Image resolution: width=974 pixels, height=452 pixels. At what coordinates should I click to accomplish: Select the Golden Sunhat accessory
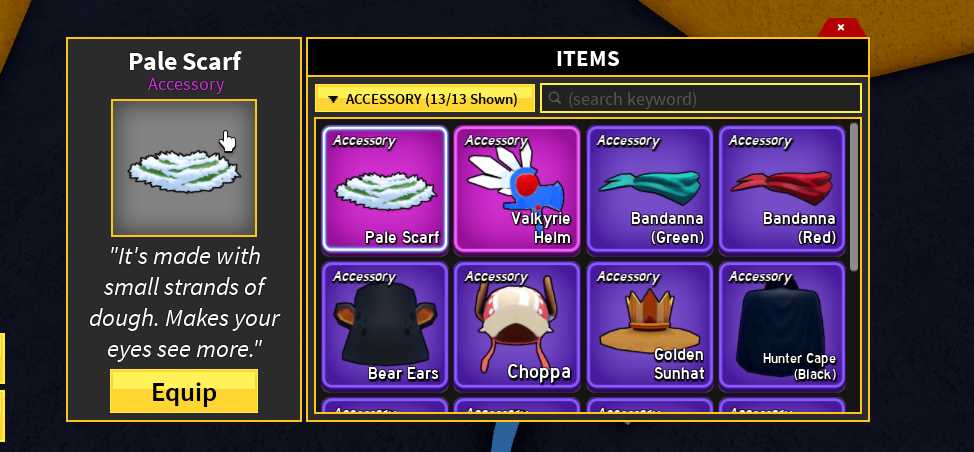pyautogui.click(x=650, y=325)
